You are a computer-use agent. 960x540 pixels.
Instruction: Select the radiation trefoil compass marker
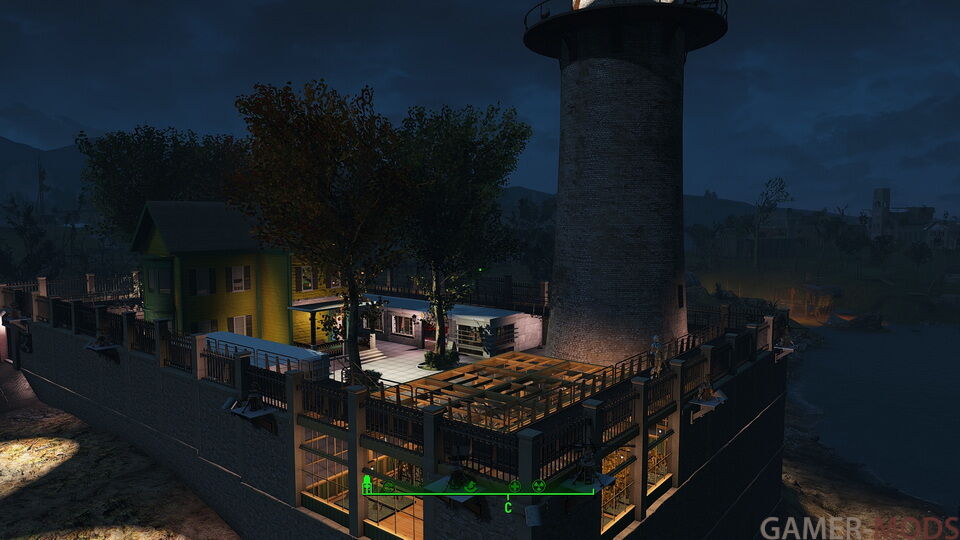(x=539, y=486)
